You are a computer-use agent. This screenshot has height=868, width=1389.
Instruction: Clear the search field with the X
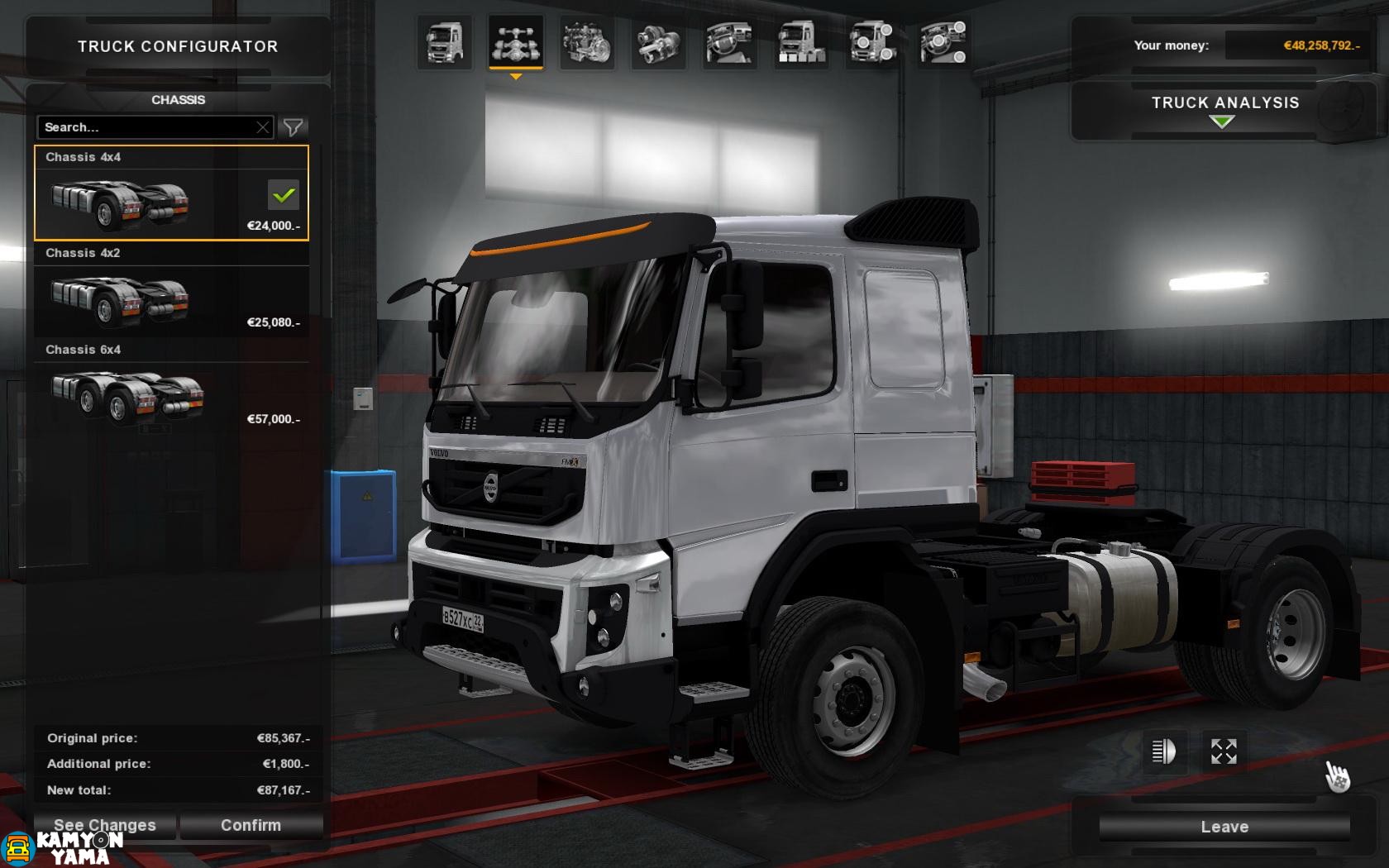coord(263,127)
